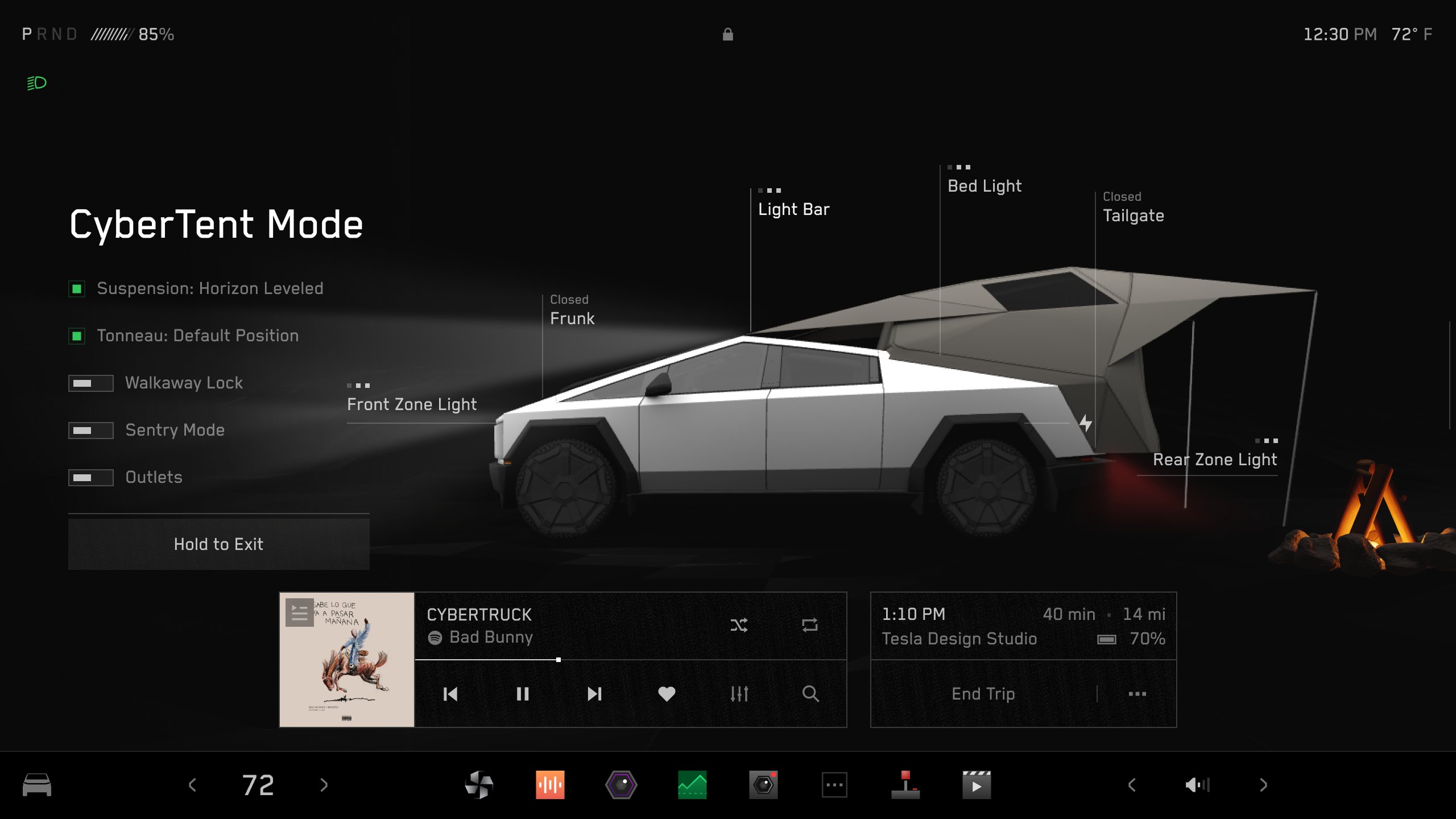The height and width of the screenshot is (819, 1456).
Task: Open Light Bar options via its dots
Action: pos(770,191)
